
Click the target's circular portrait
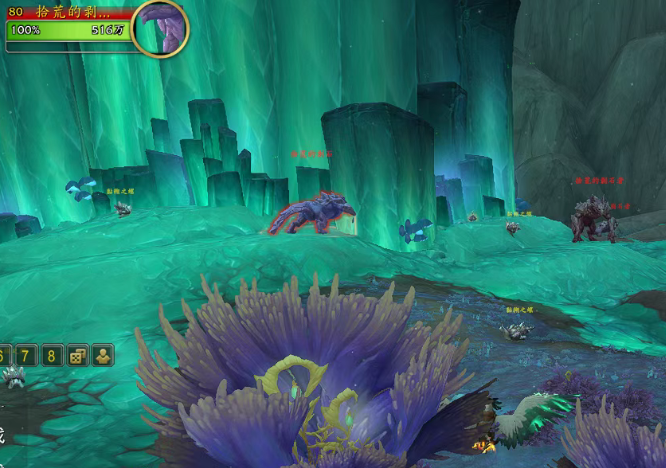(159, 28)
